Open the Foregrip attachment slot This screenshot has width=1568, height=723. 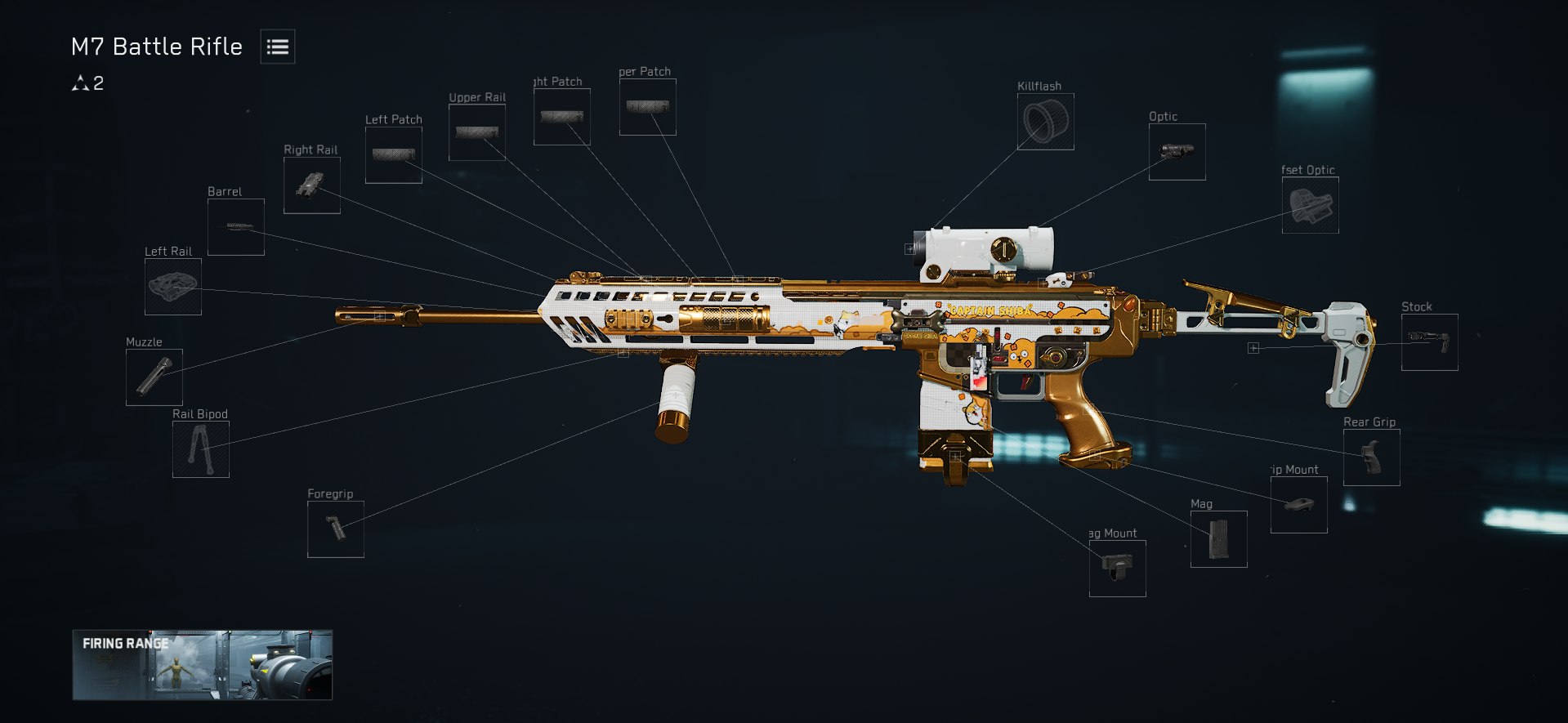pos(336,529)
